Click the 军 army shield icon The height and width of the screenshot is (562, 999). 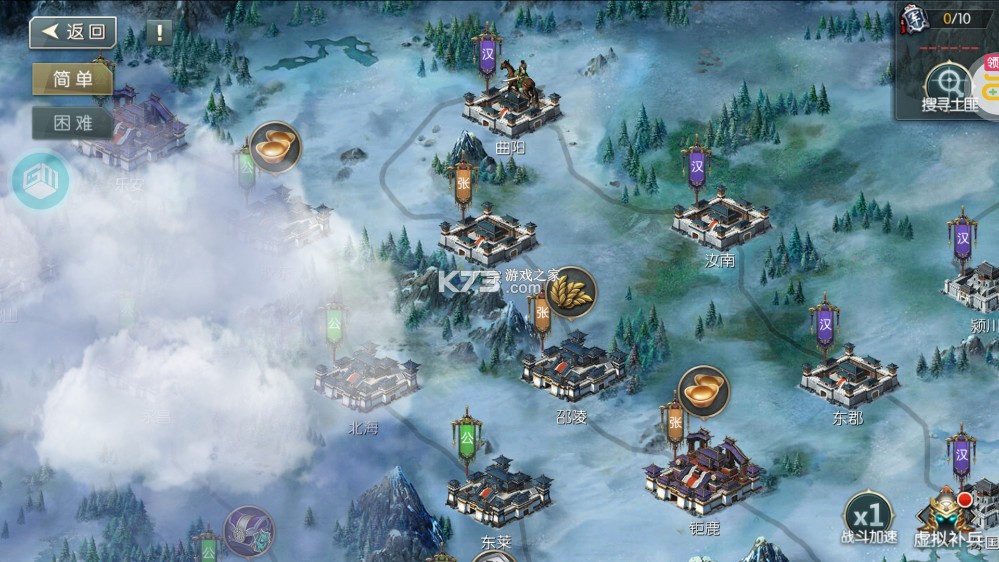tap(911, 18)
